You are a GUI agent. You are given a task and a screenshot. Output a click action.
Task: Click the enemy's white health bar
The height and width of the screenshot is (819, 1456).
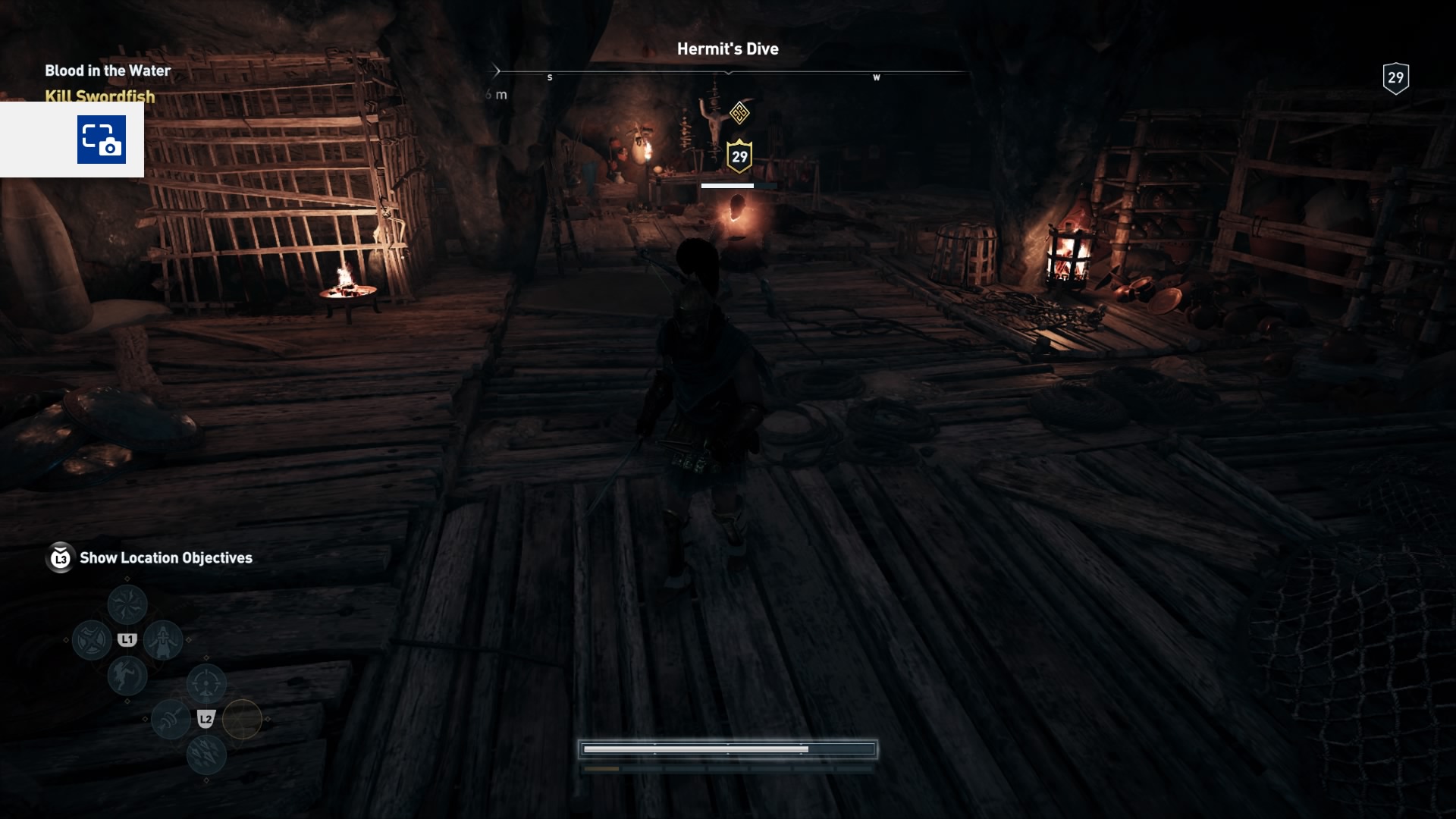point(728,185)
